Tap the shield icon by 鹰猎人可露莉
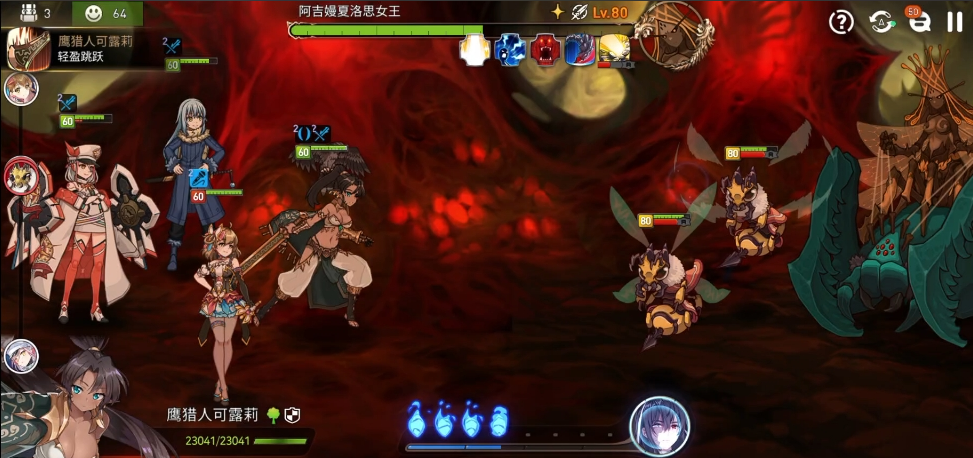This screenshot has width=973, height=458. [x=292, y=414]
